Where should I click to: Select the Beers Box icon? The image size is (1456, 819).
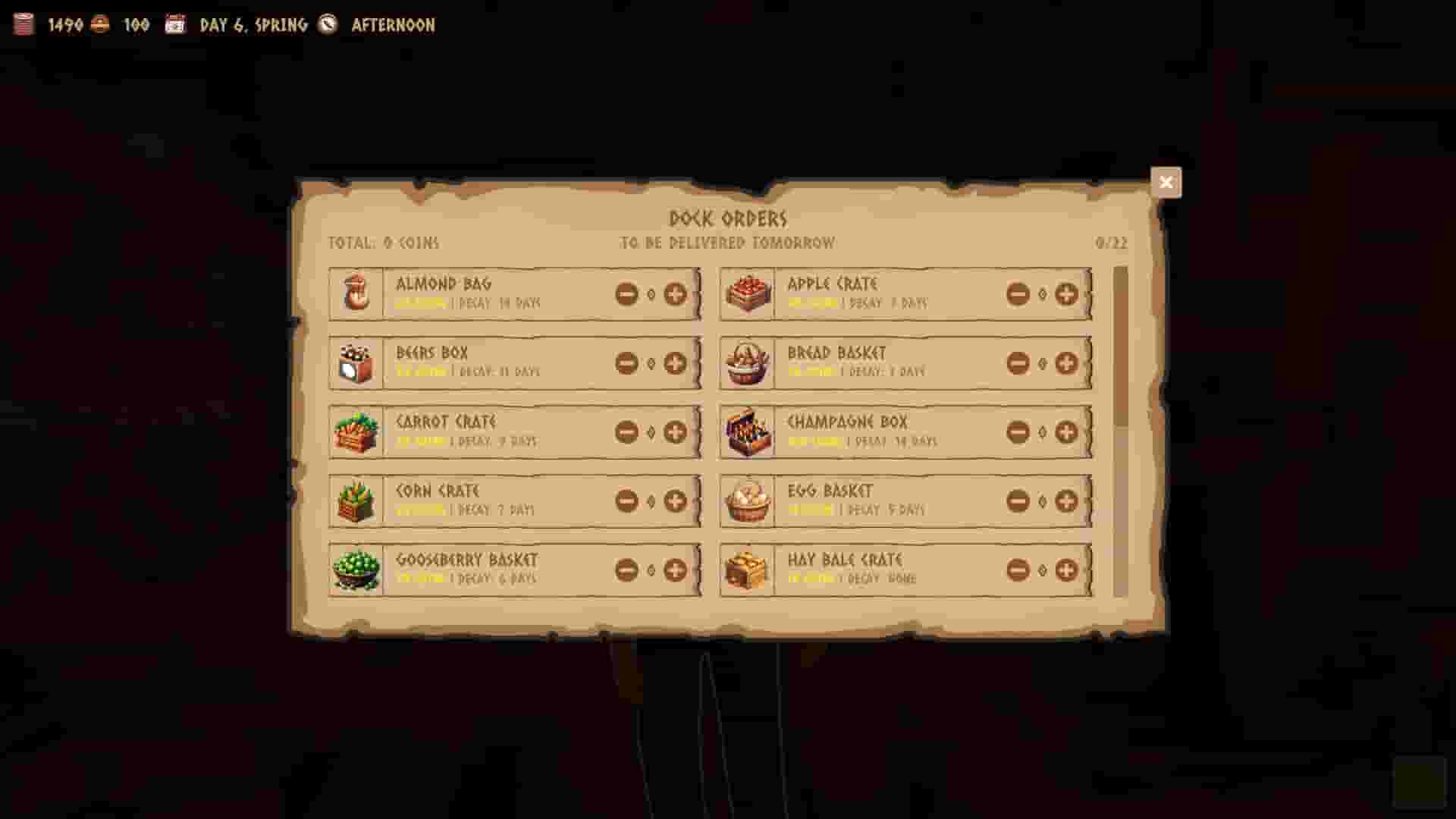(x=356, y=362)
